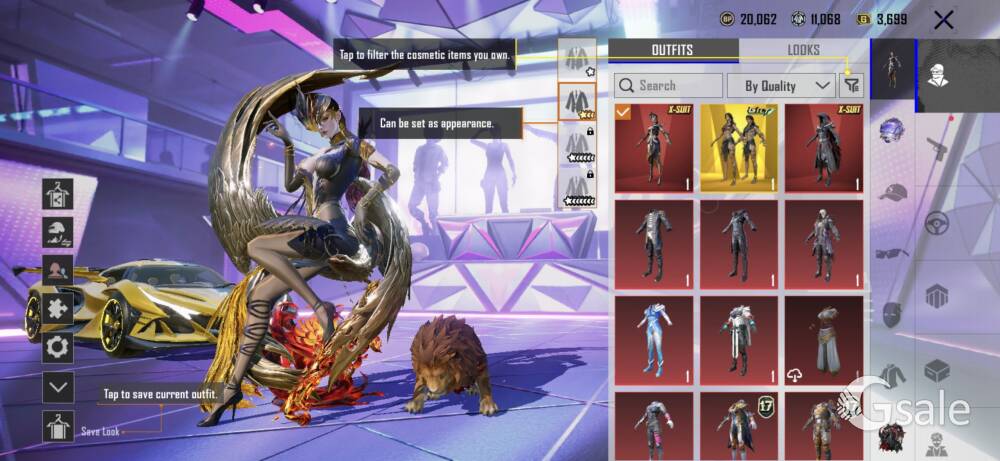
Task: Save the current look
Action: (x=58, y=426)
